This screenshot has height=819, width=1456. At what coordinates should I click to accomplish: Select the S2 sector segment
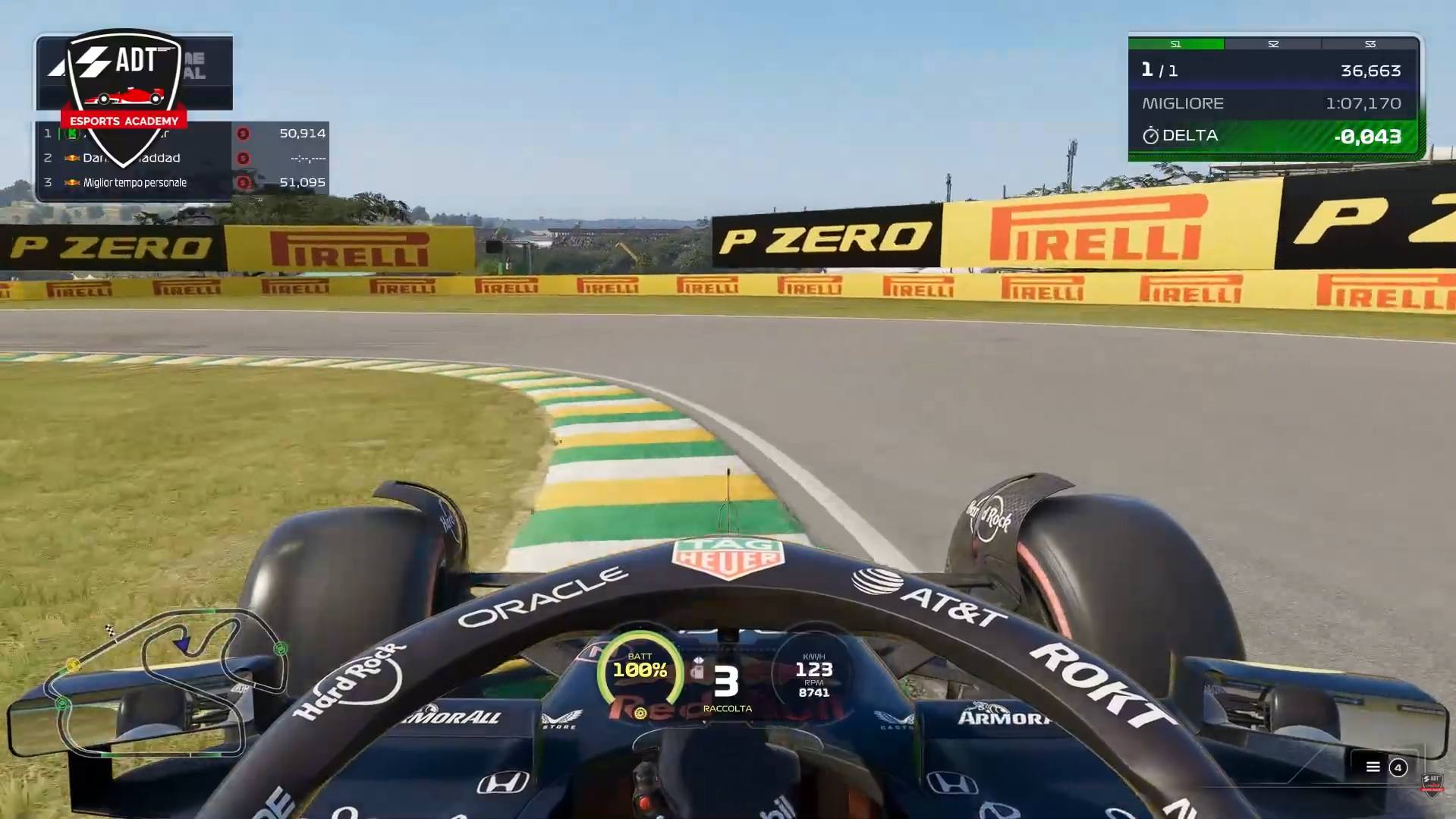point(1273,44)
